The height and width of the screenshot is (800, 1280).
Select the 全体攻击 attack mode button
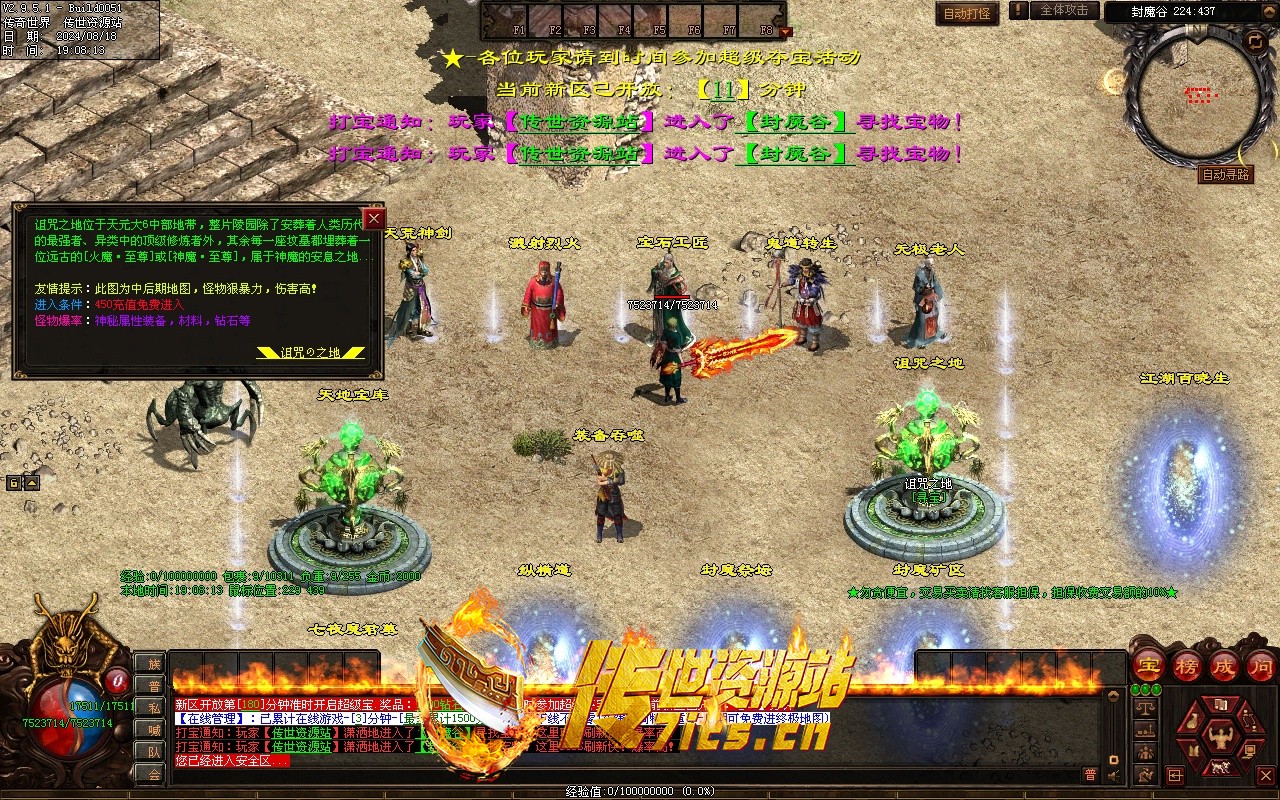point(1064,11)
